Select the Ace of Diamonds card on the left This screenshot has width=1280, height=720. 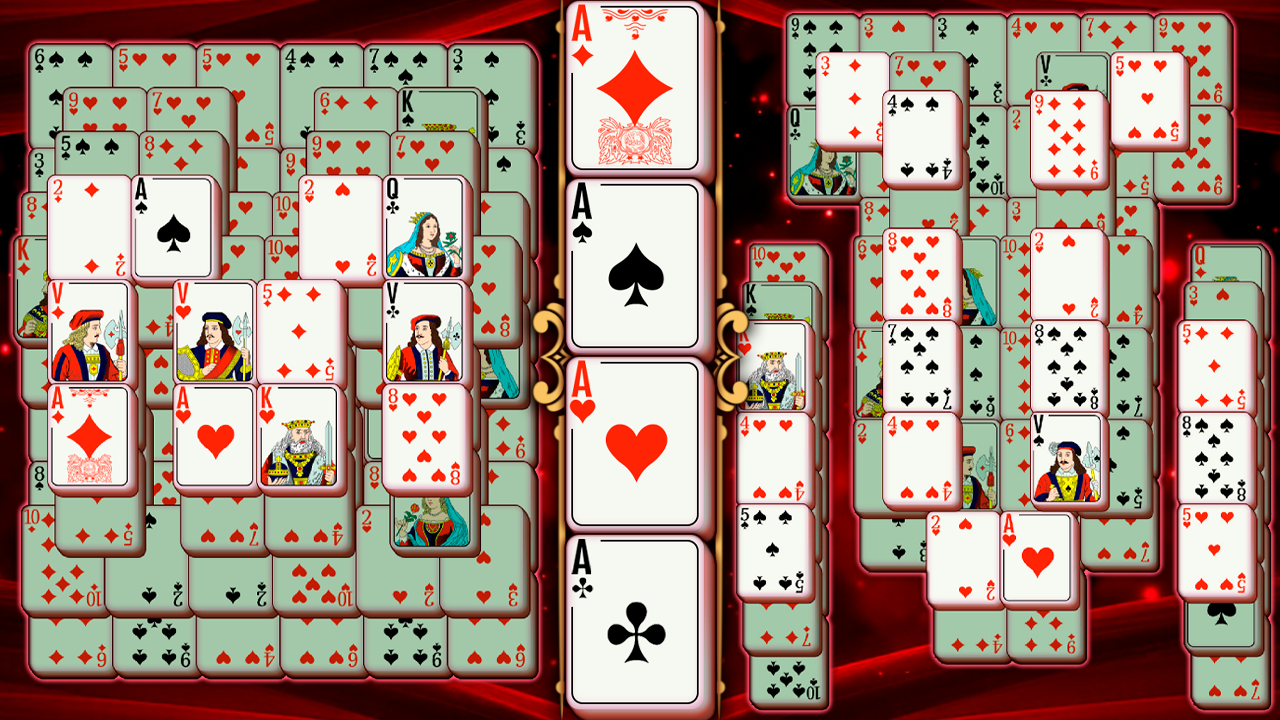tap(85, 440)
